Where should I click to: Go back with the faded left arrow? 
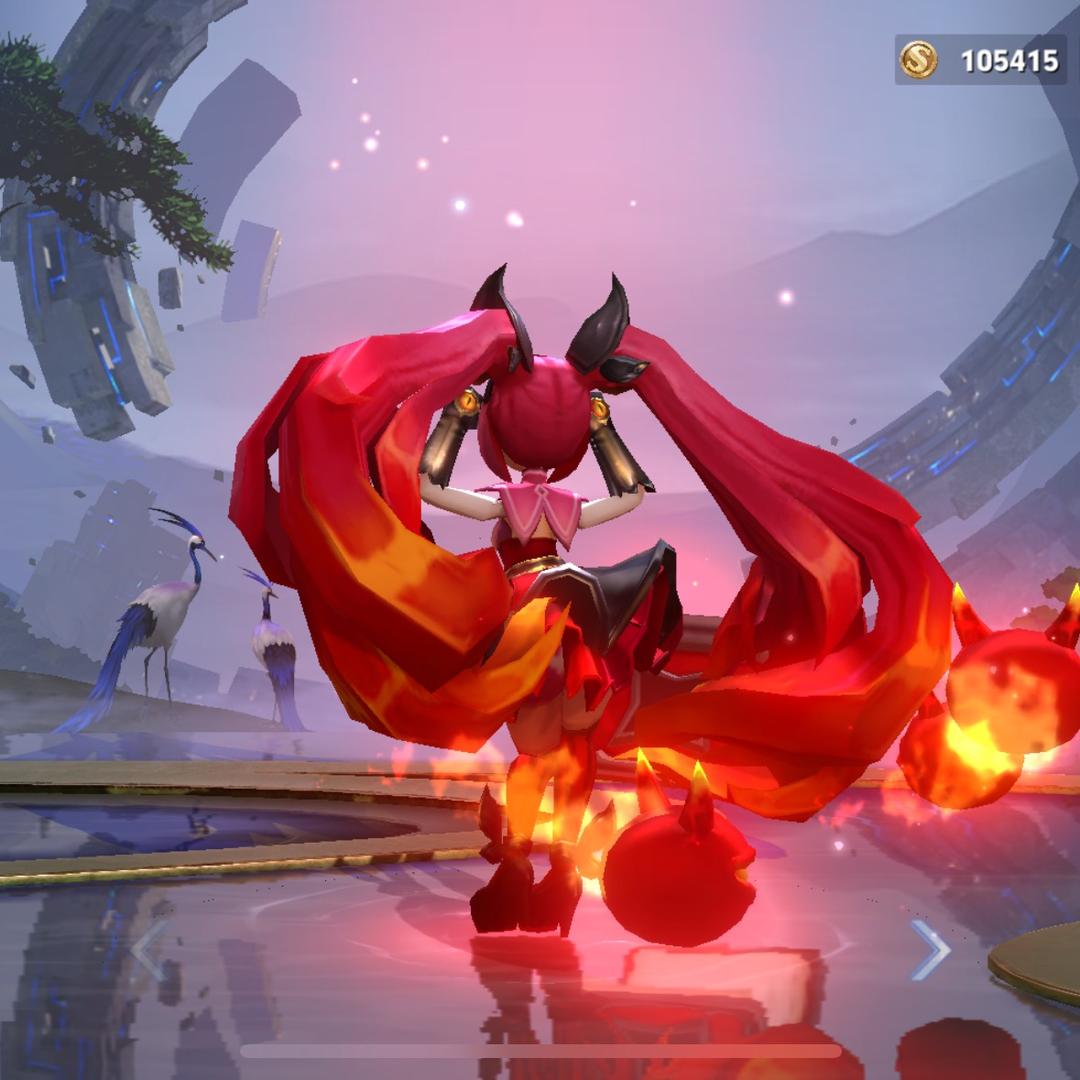tap(150, 949)
